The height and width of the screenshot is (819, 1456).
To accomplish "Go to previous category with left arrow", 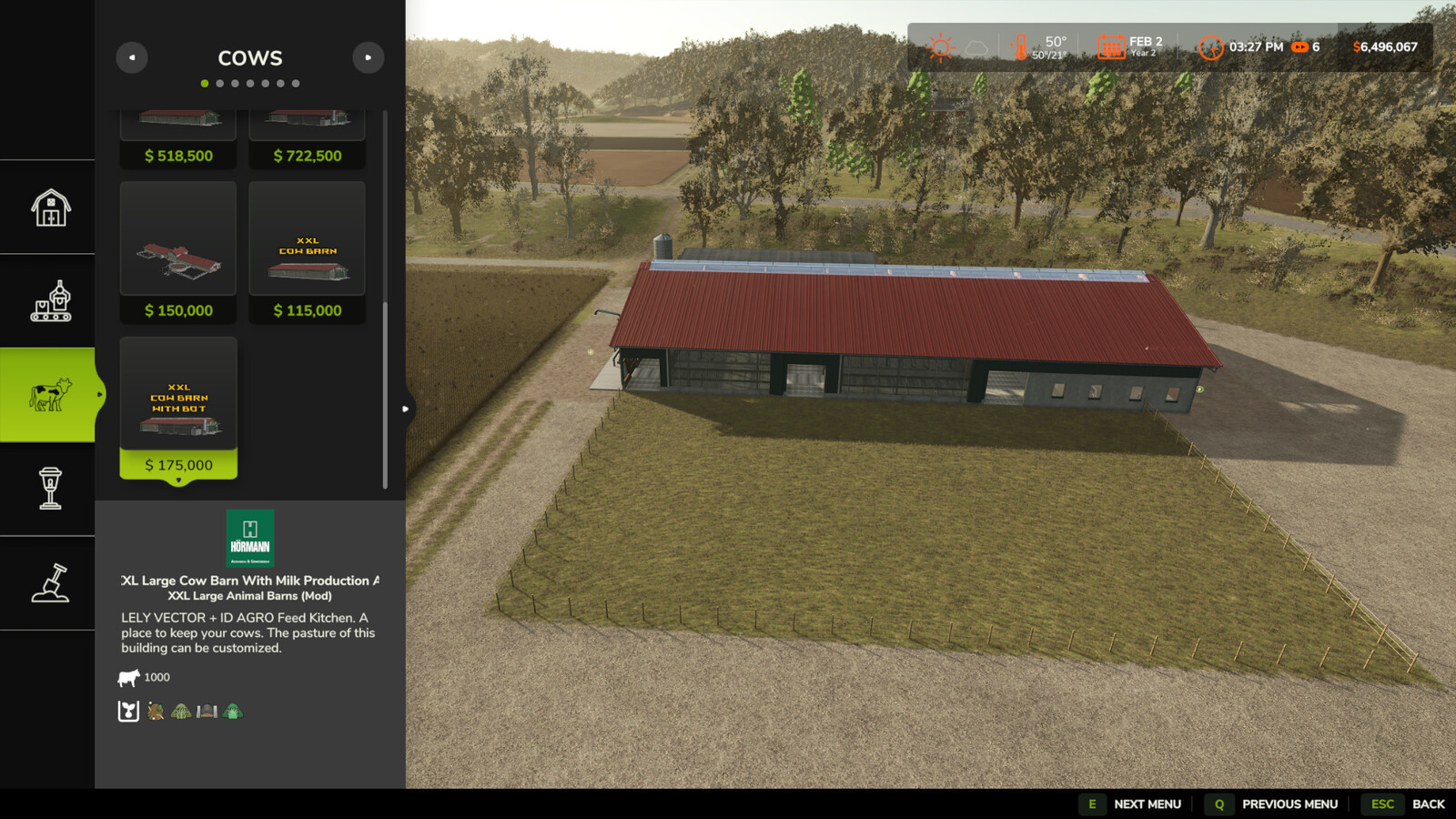I will click(x=133, y=56).
